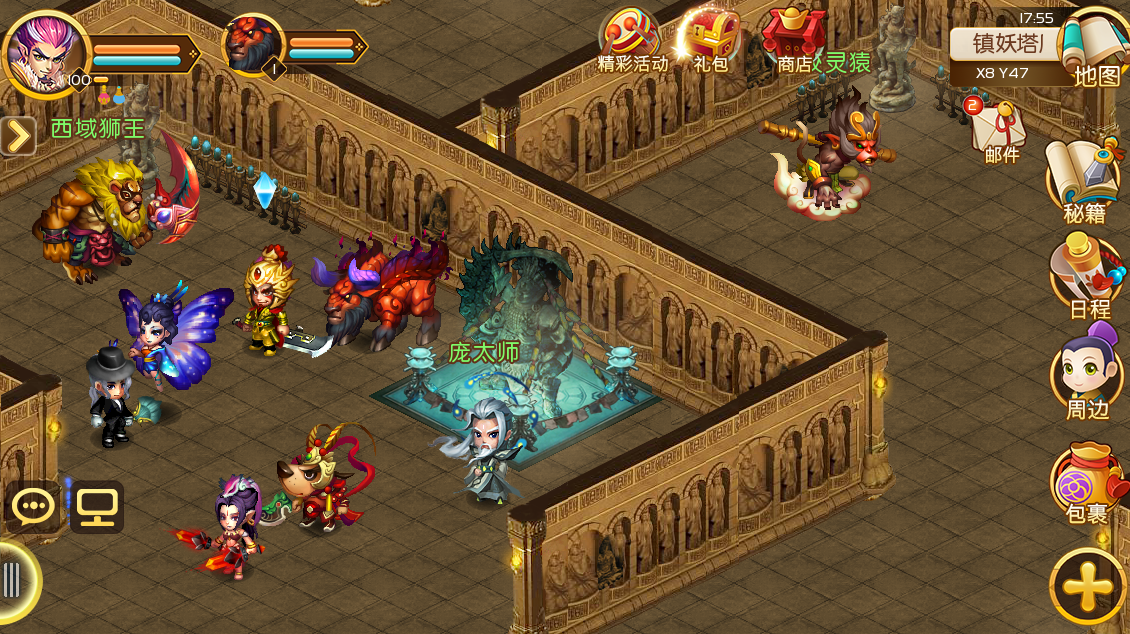Select the purple-haired player portrait
The image size is (1130, 634).
coord(45,50)
